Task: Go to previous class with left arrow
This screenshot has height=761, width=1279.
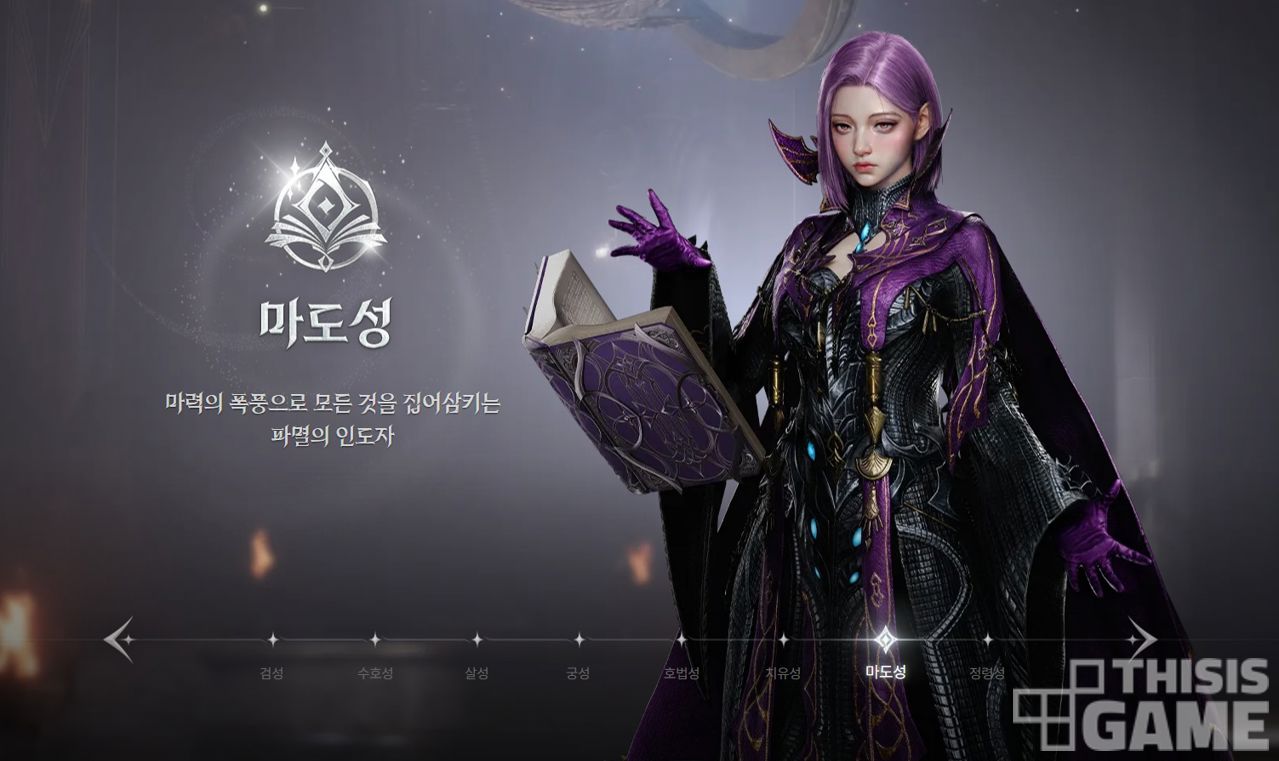Action: 119,639
